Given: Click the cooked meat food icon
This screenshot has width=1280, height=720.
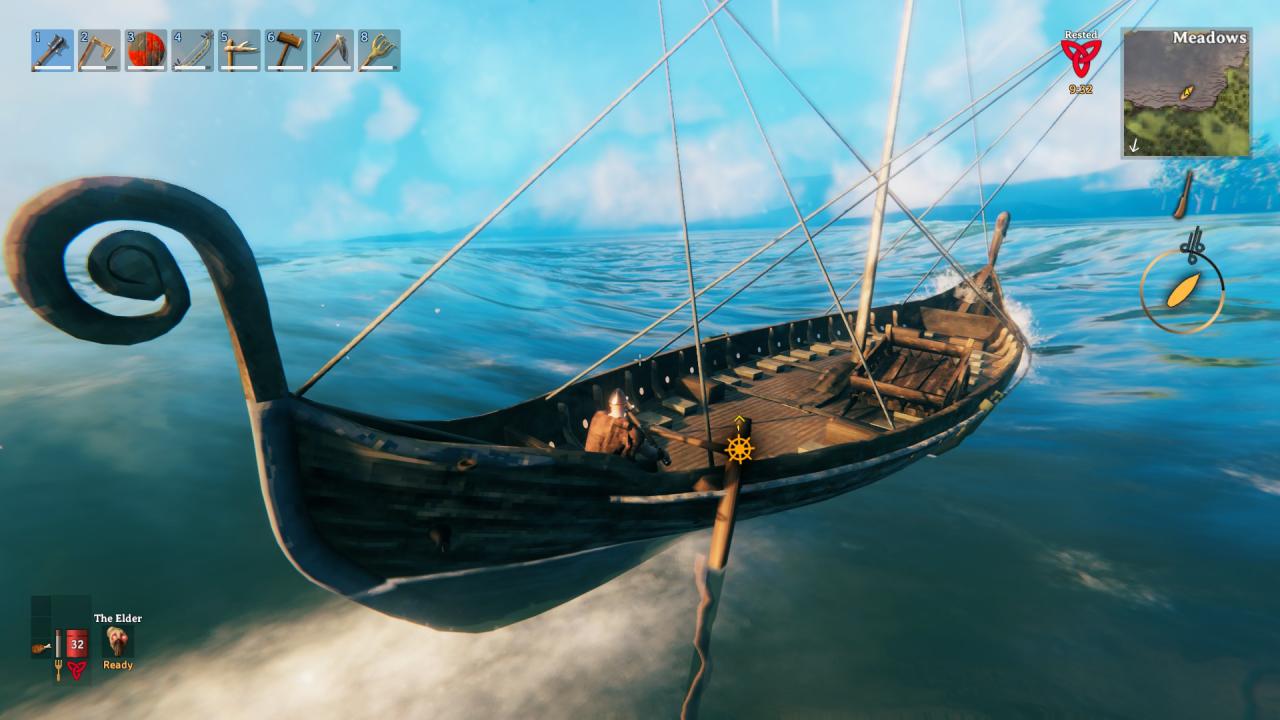Looking at the screenshot, I should pos(41,647).
